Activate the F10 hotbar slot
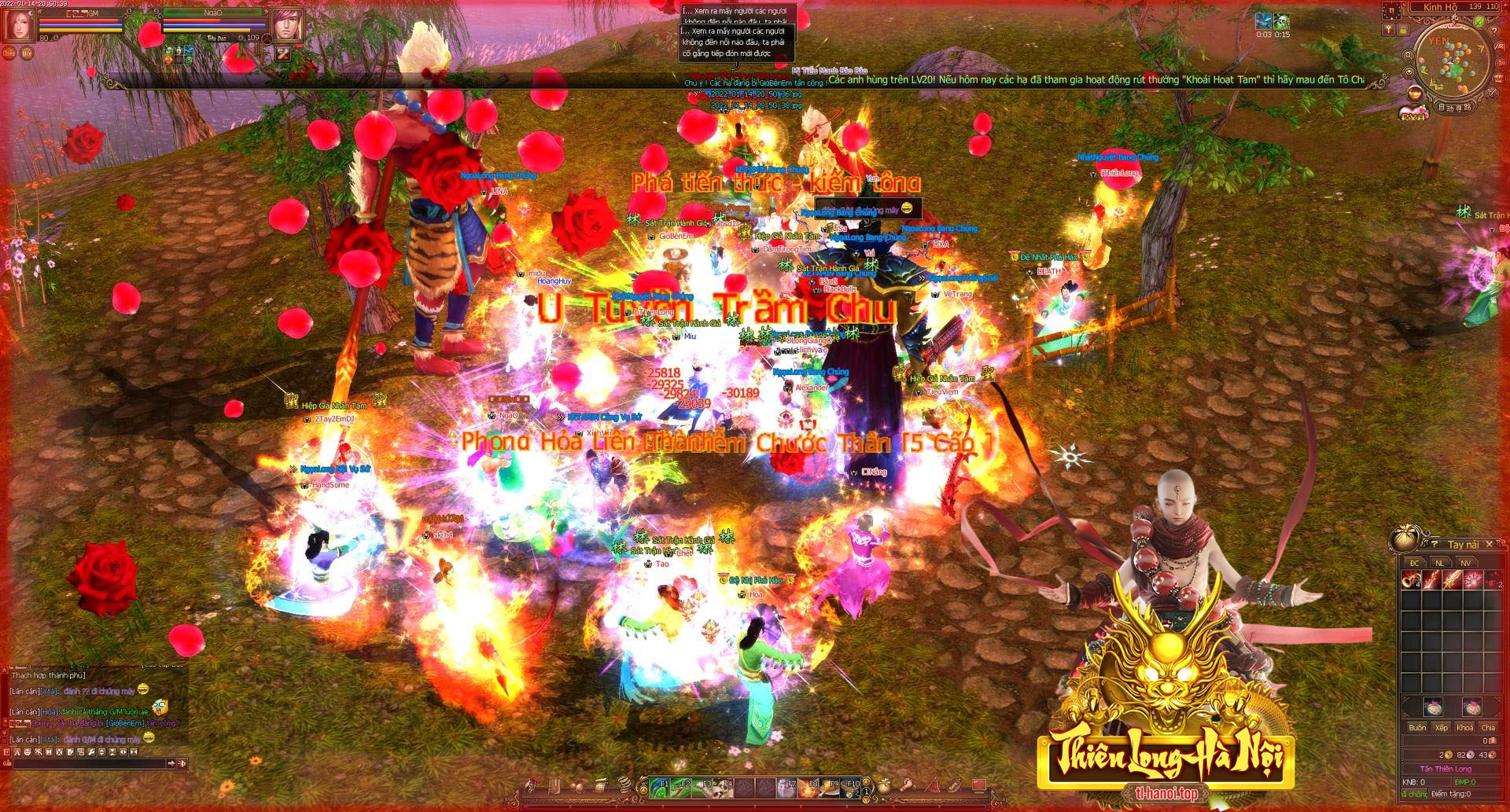 click(x=851, y=786)
